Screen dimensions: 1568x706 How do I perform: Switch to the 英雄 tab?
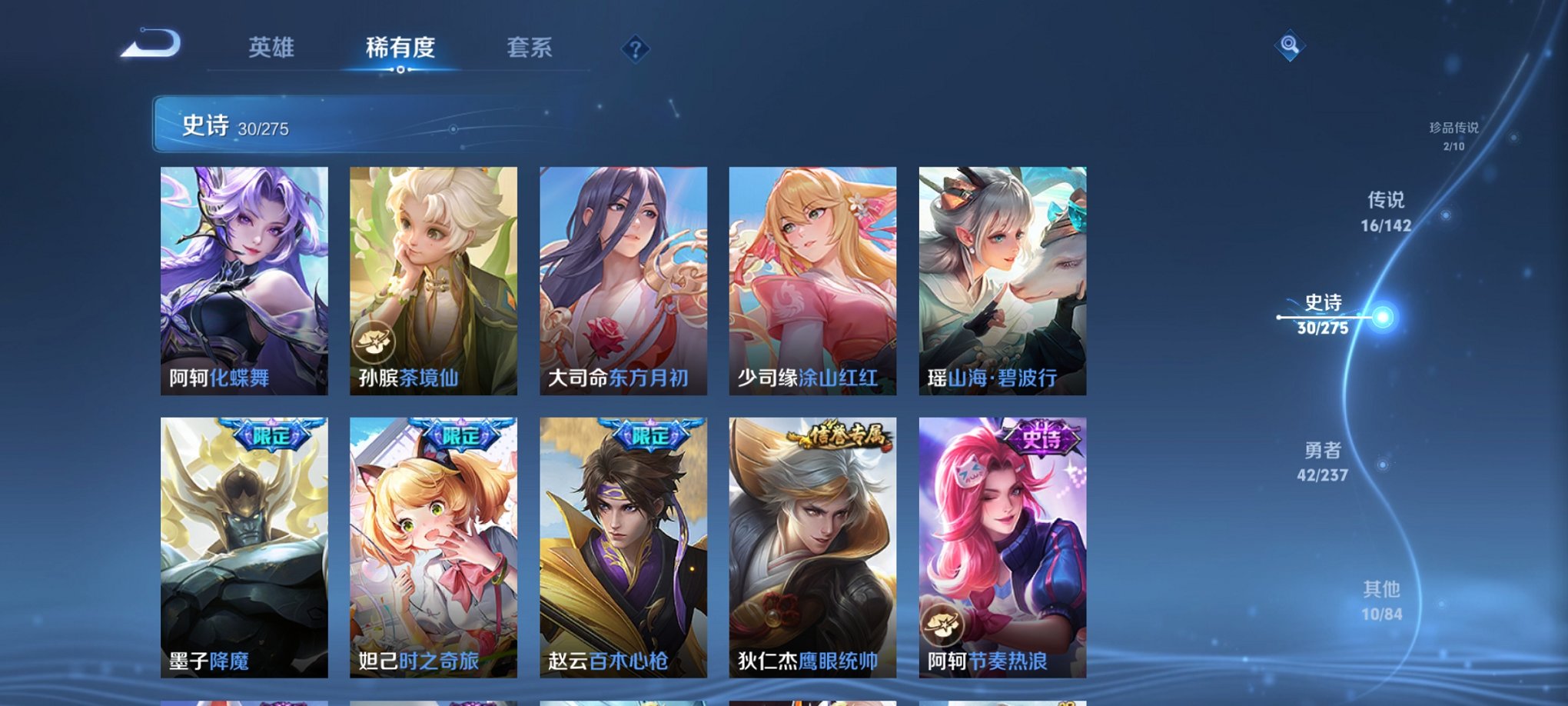point(273,46)
